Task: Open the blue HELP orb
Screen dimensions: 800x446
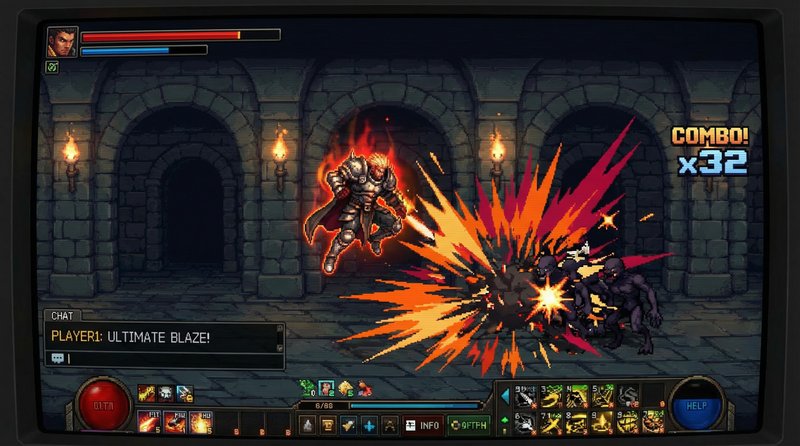Action: (x=695, y=404)
